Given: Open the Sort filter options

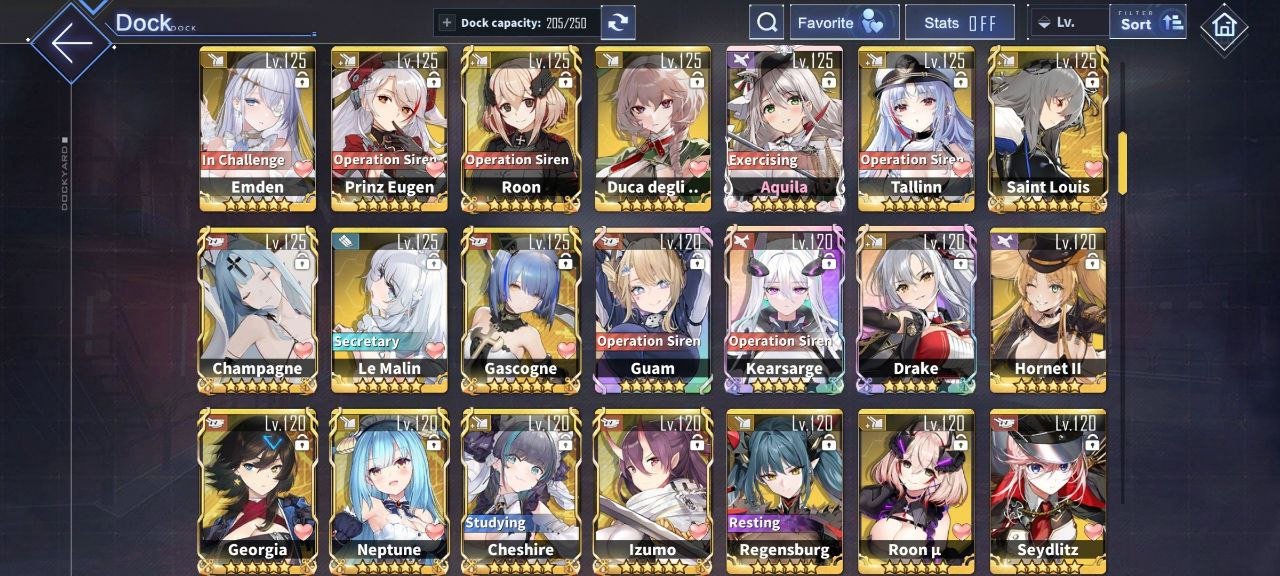Looking at the screenshot, I should [1147, 22].
